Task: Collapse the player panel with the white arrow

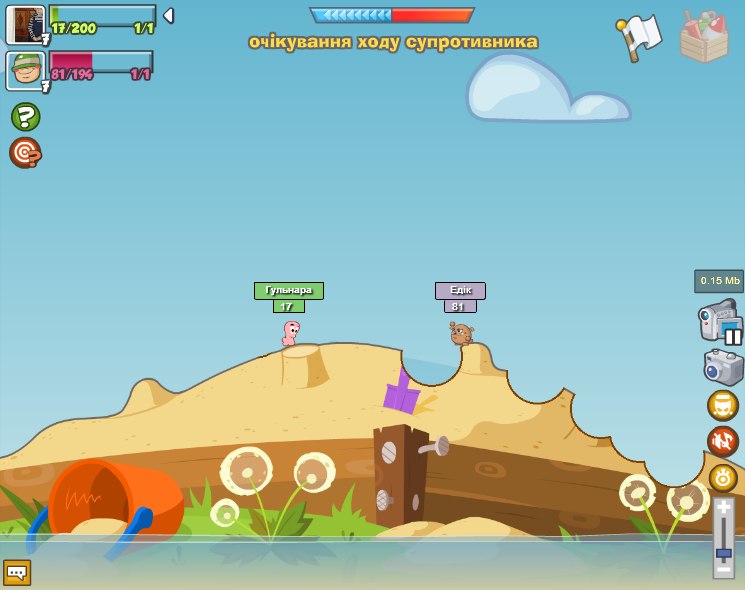Action: pos(168,16)
